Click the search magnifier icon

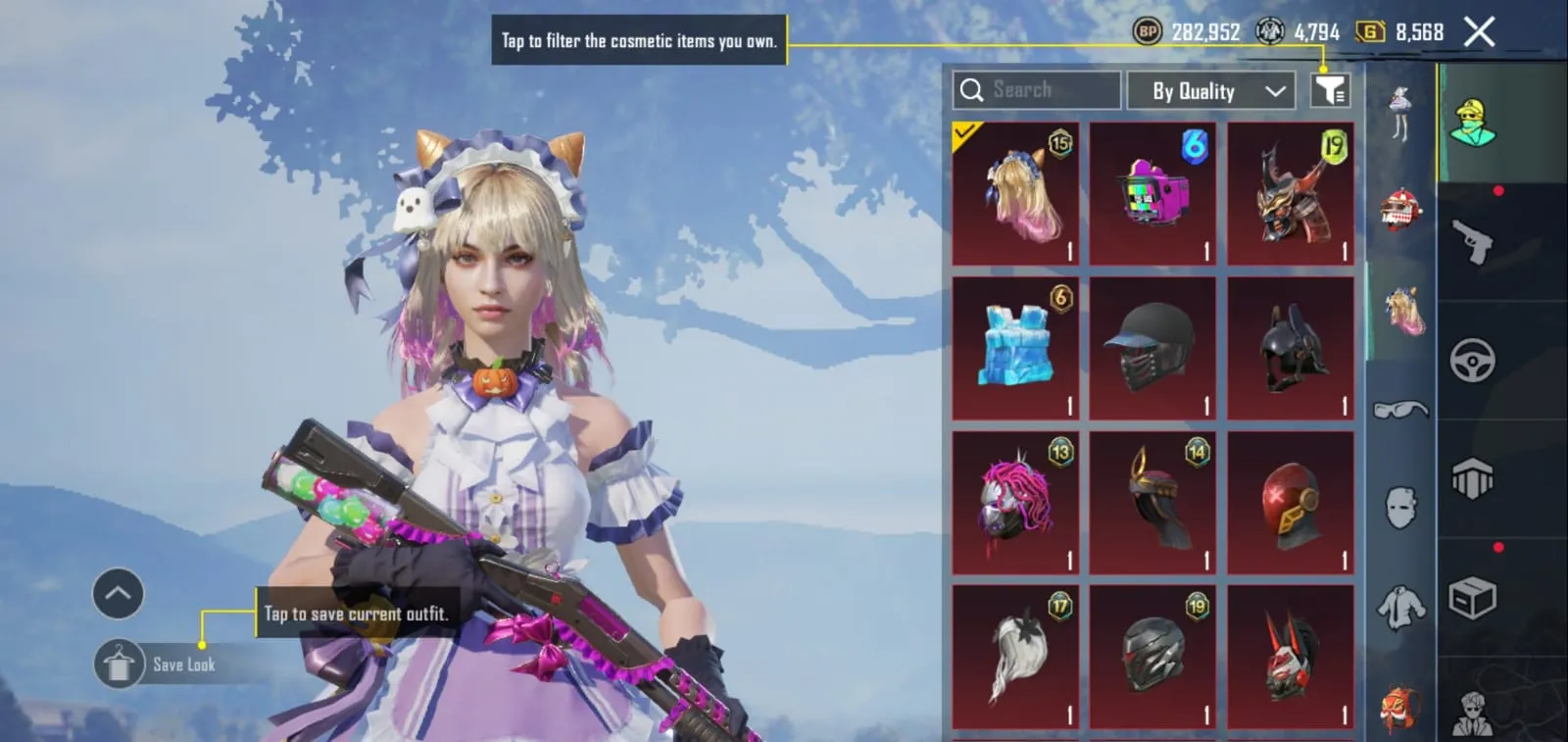pos(973,90)
